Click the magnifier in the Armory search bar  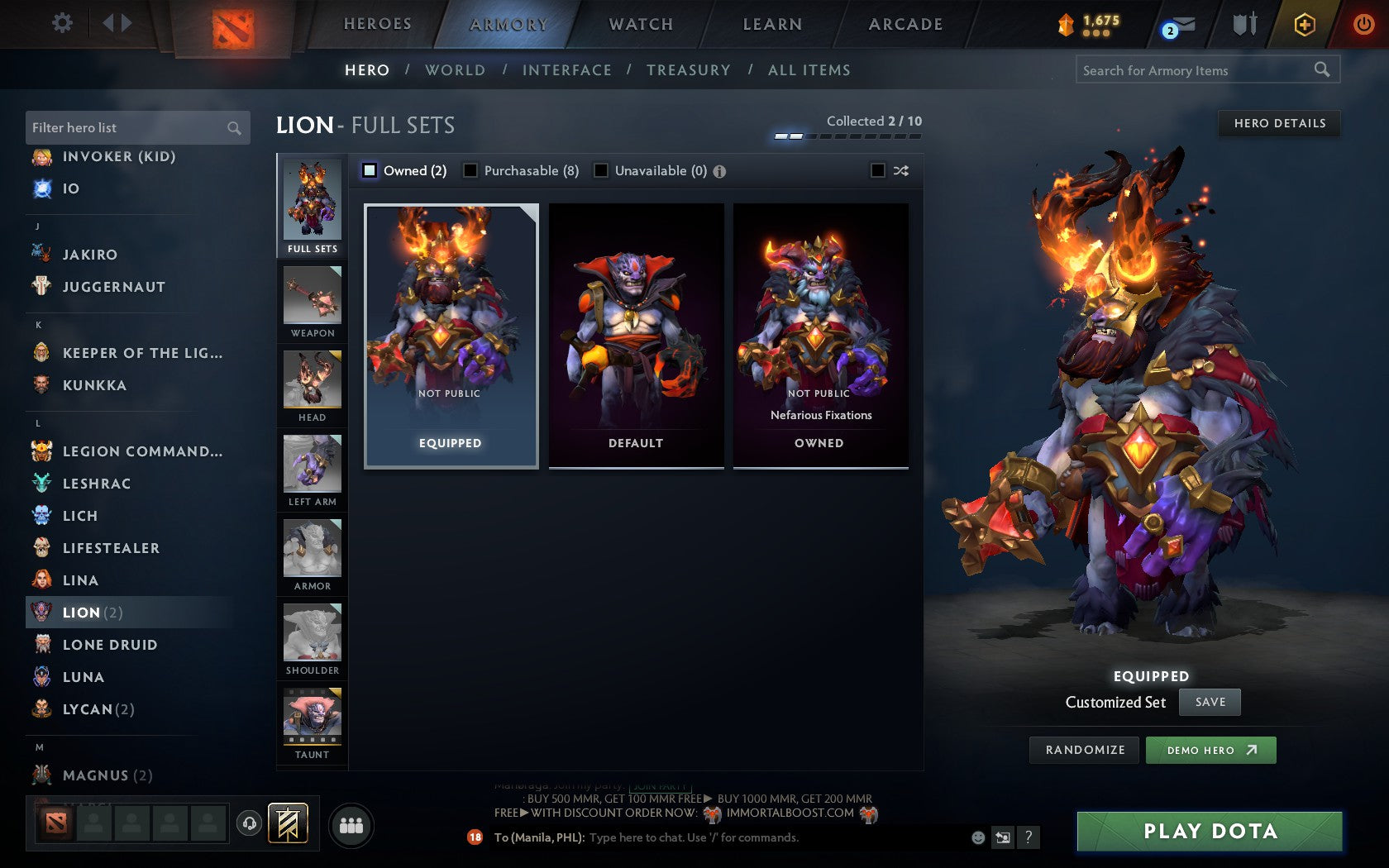(x=1321, y=70)
